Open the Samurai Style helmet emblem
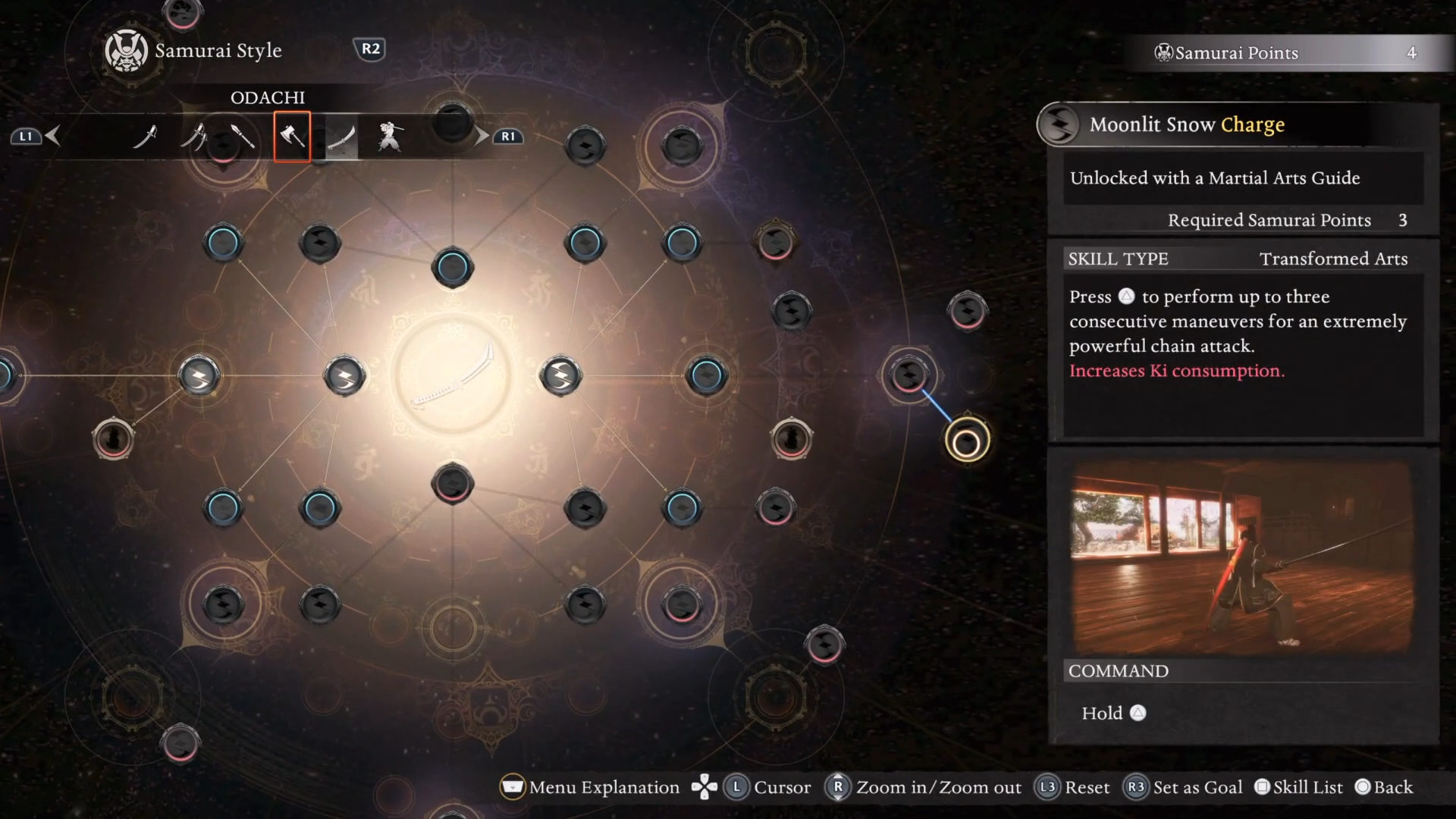Viewport: 1456px width, 819px height. click(x=126, y=51)
